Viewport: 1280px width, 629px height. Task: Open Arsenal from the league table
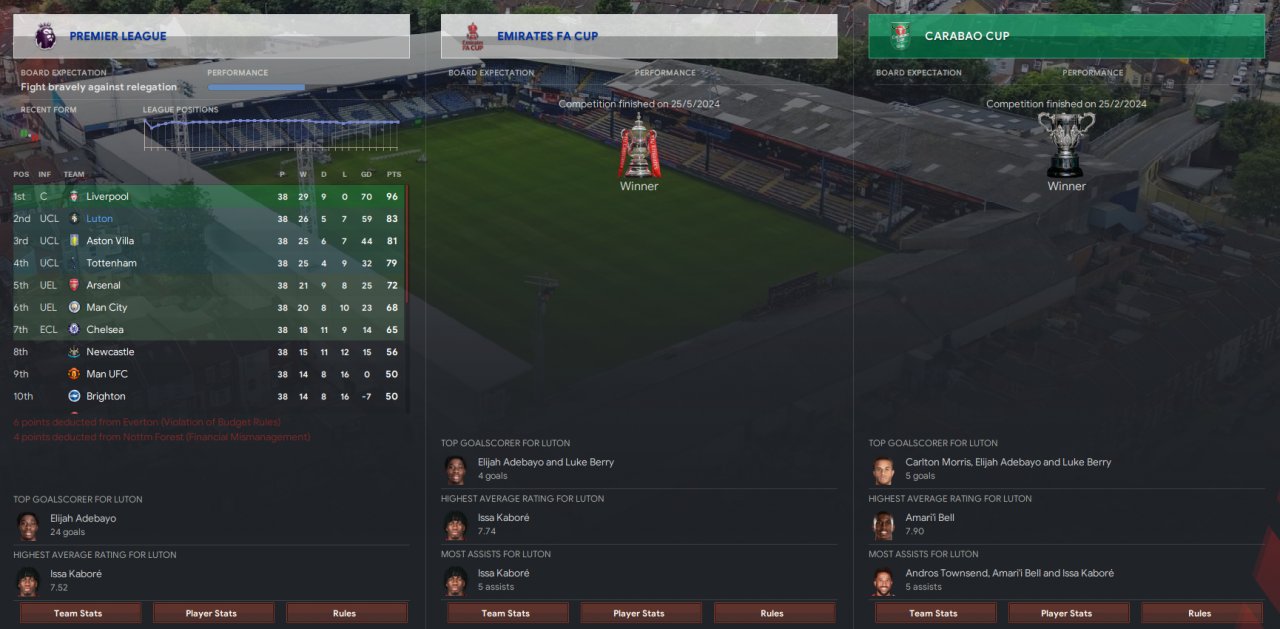pos(103,285)
